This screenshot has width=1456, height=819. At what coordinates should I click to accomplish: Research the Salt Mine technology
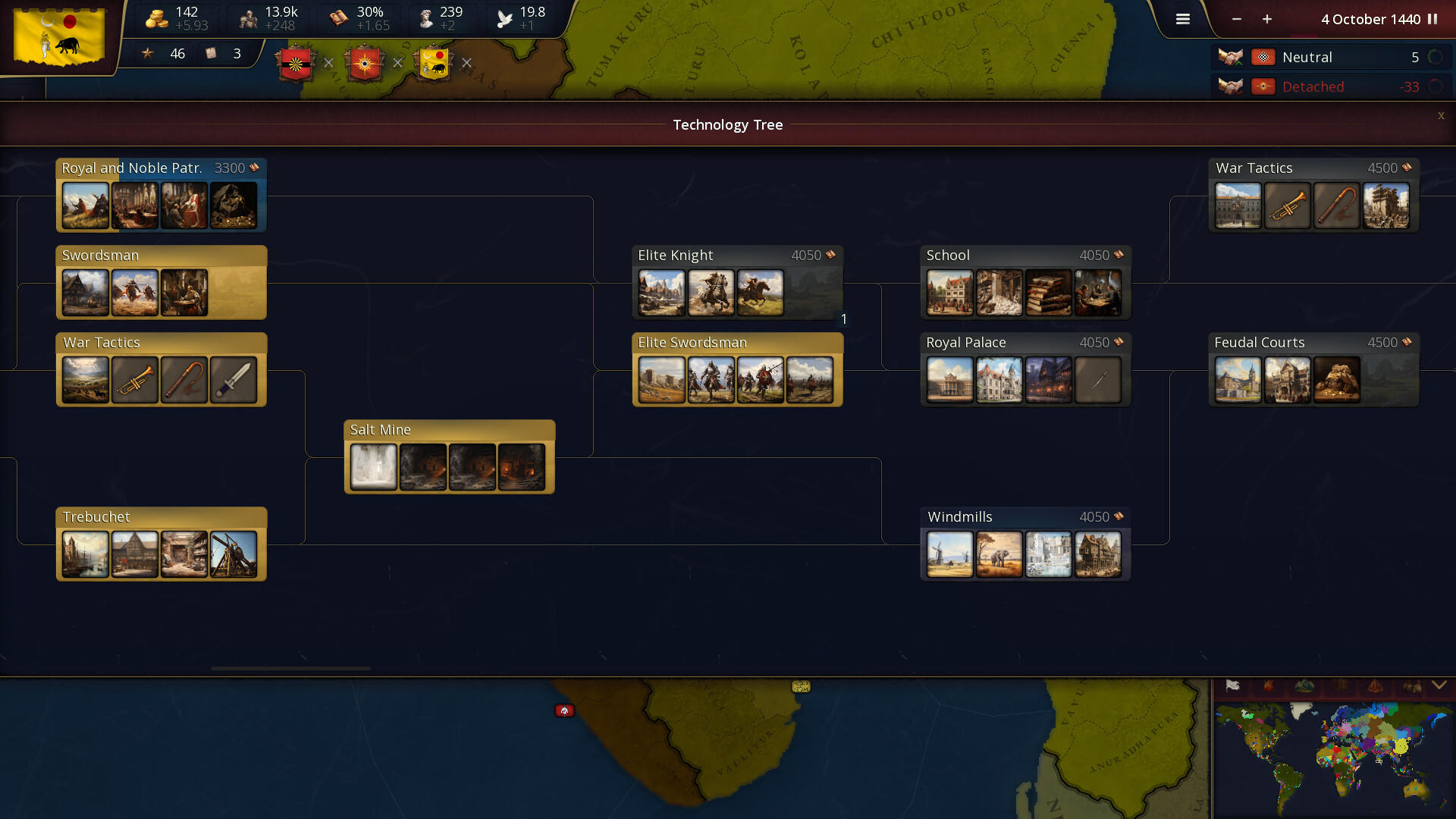point(449,455)
